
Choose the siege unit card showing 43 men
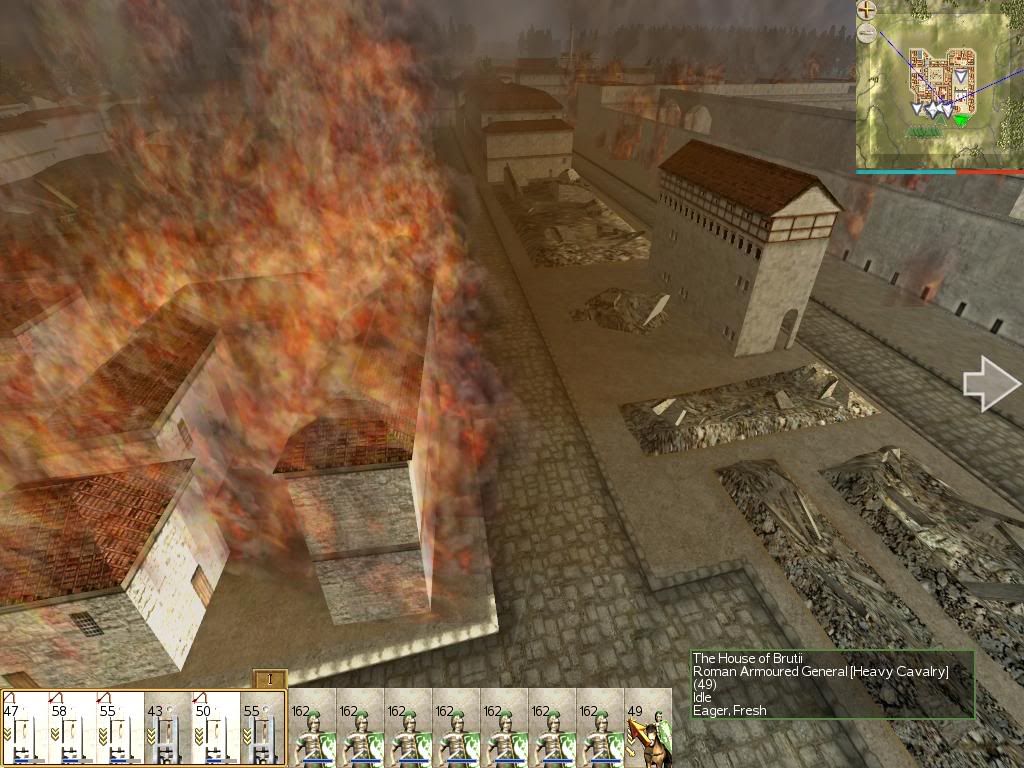point(167,728)
